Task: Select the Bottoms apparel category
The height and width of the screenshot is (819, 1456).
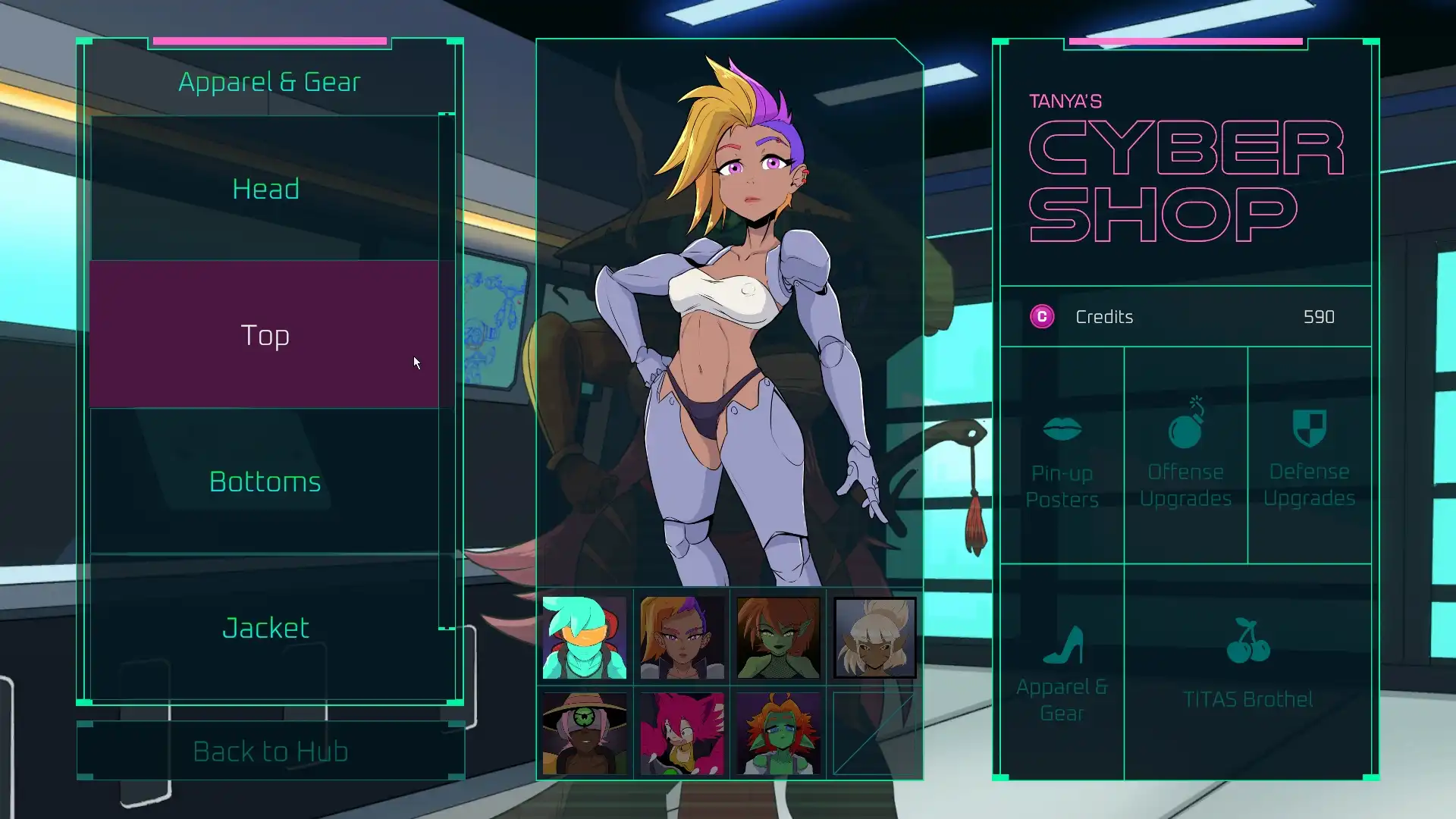Action: pyautogui.click(x=265, y=480)
